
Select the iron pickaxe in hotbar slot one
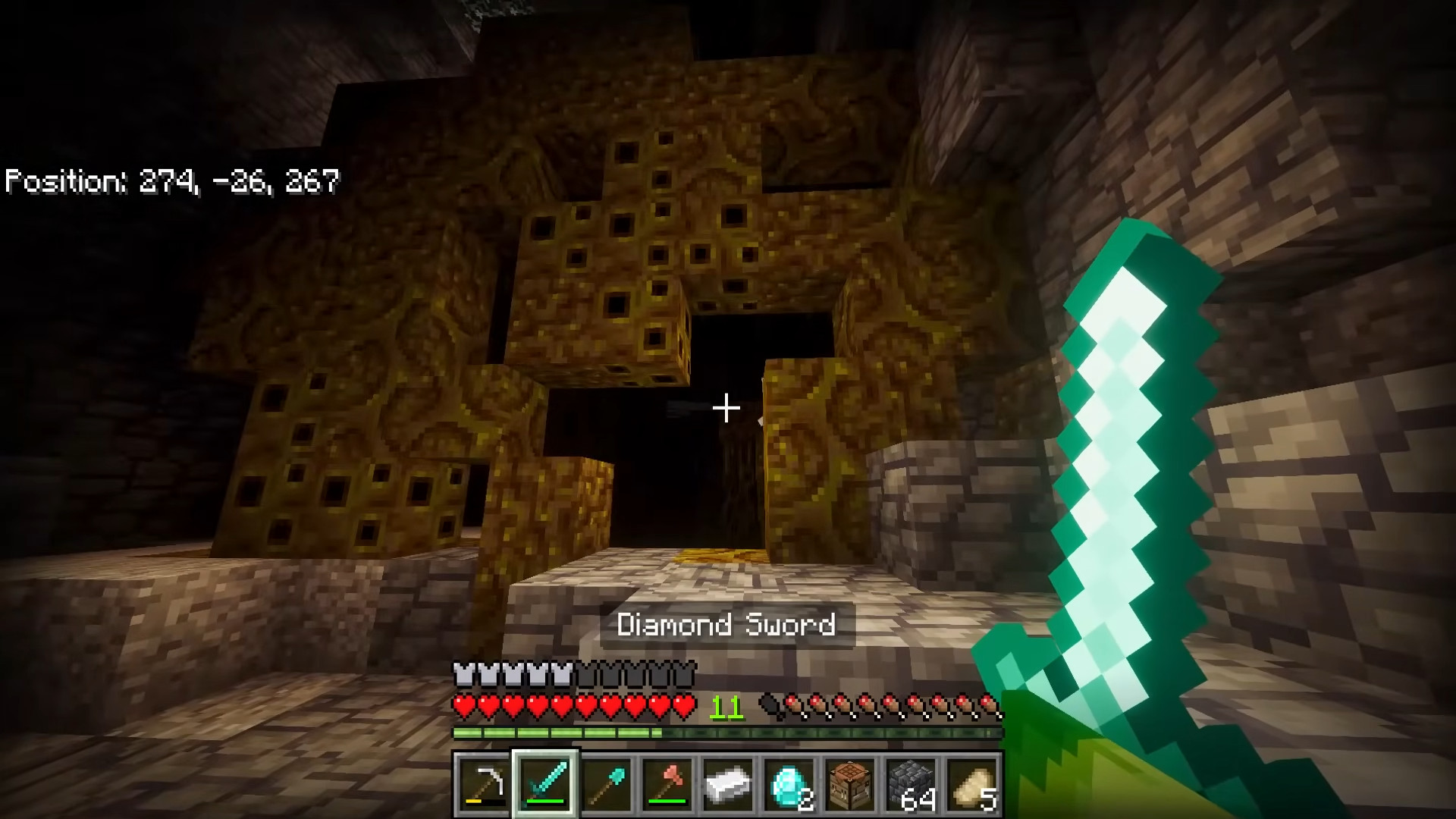click(485, 783)
